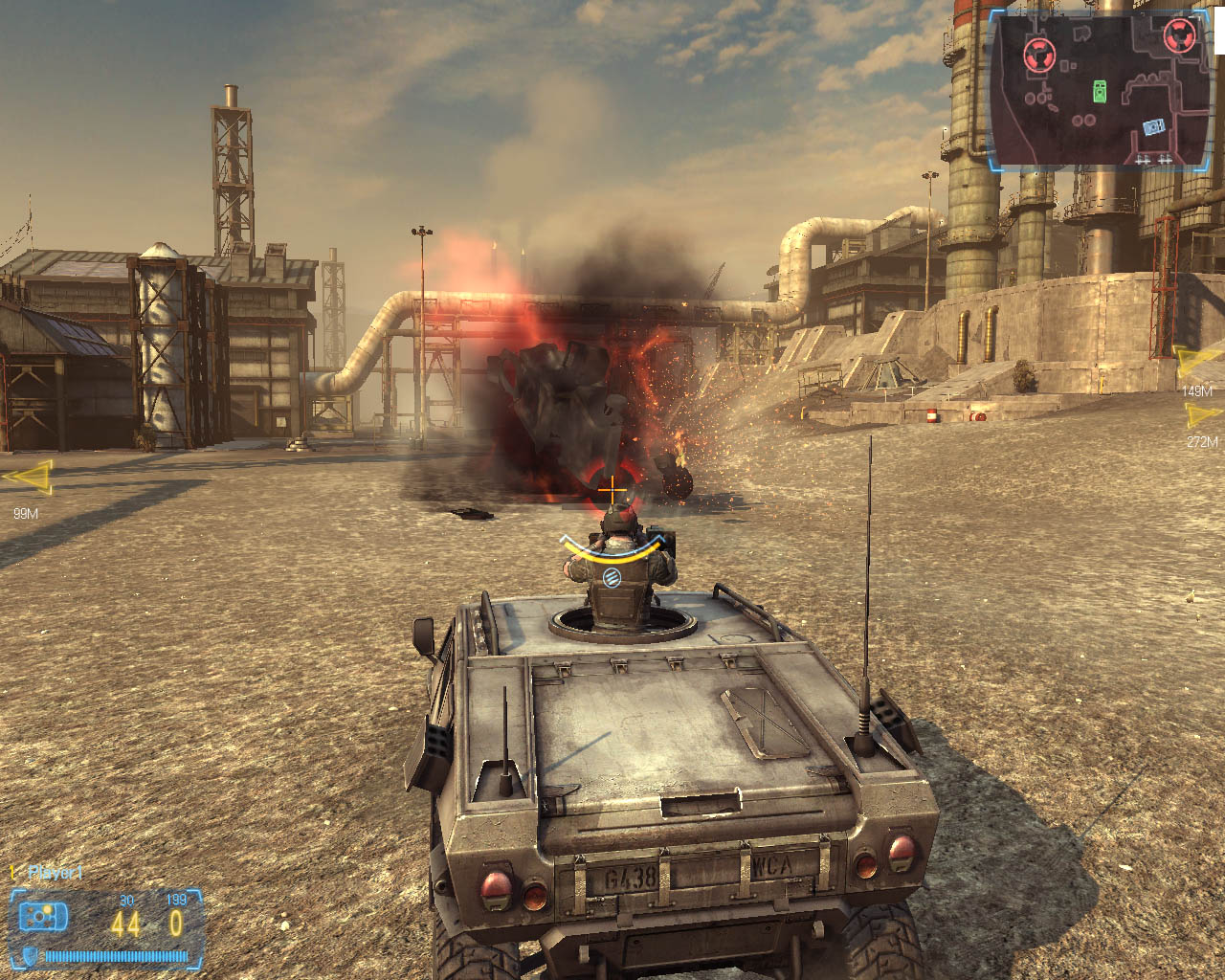Select the yellow waypoint arrow marked 272M
Viewport: 1225px width, 980px height.
pyautogui.click(x=1203, y=415)
